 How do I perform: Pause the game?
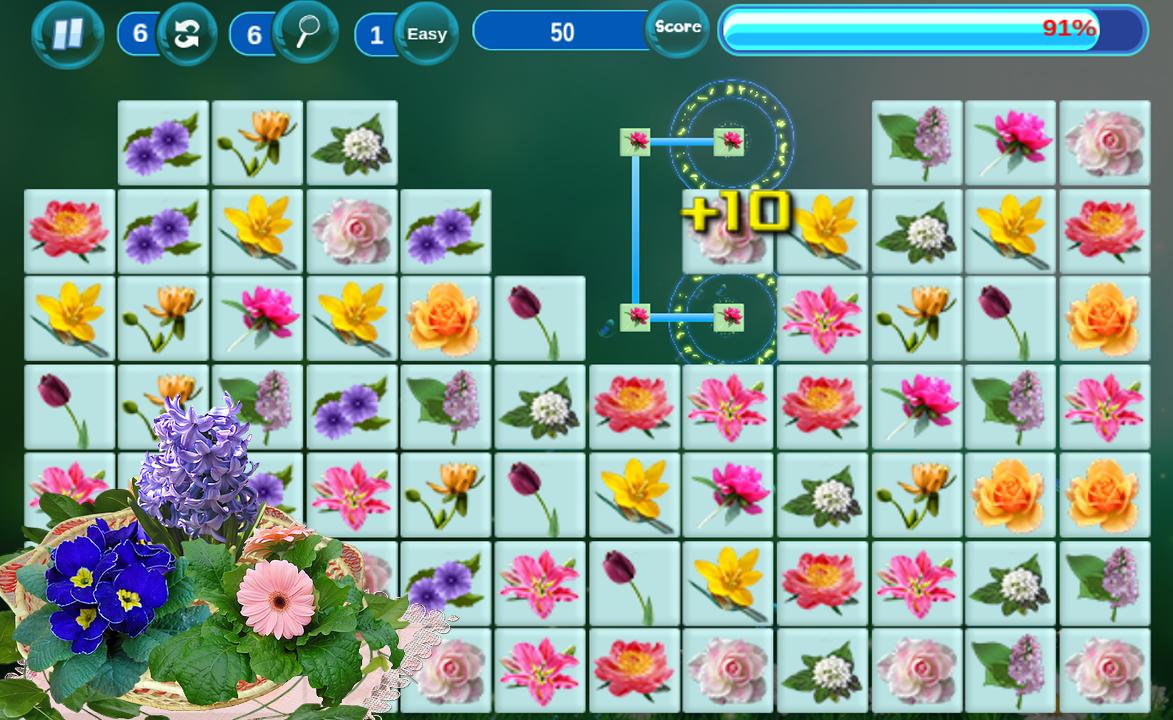point(67,34)
